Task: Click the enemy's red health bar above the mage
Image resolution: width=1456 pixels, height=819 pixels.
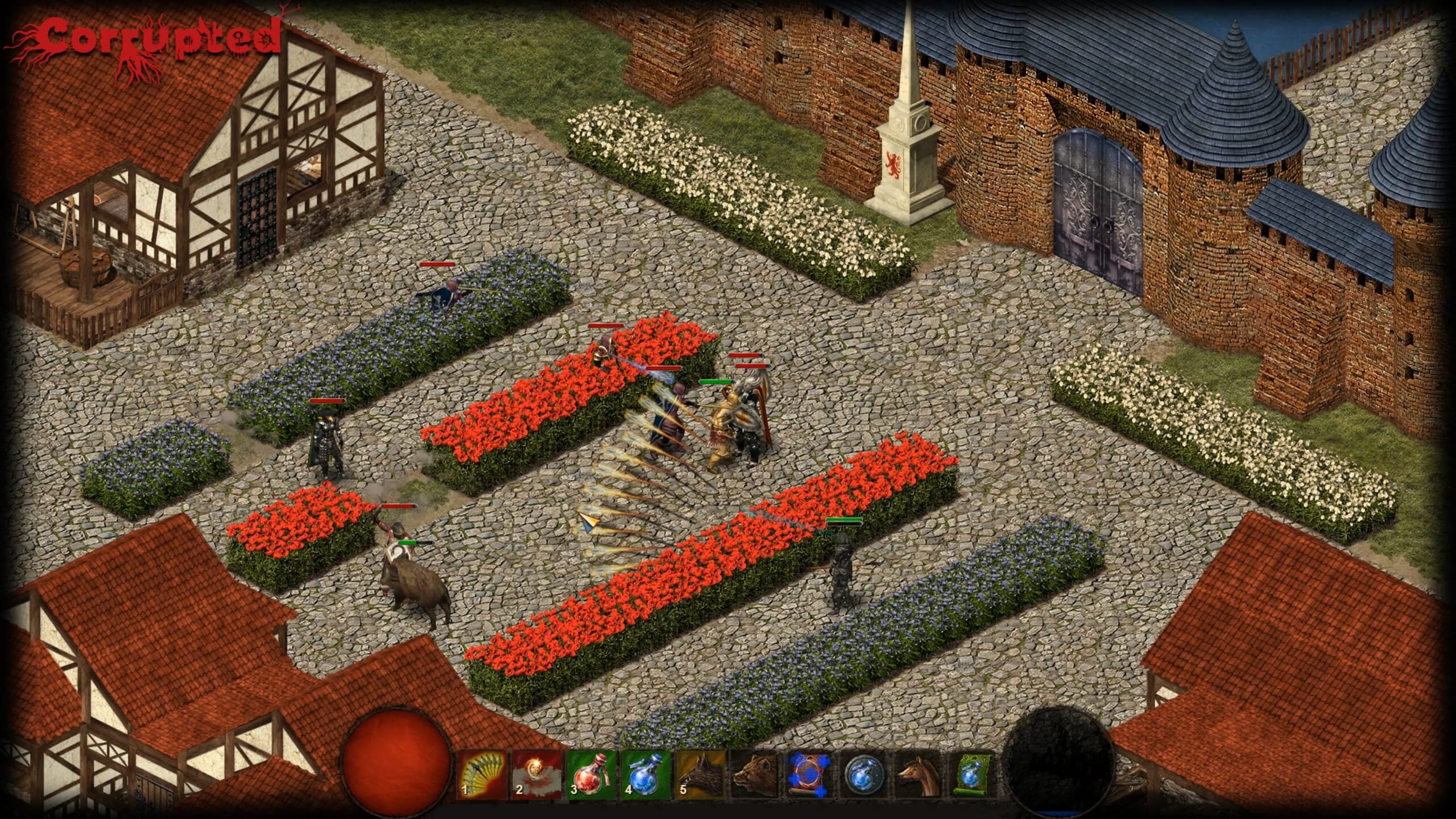Action: [x=664, y=368]
